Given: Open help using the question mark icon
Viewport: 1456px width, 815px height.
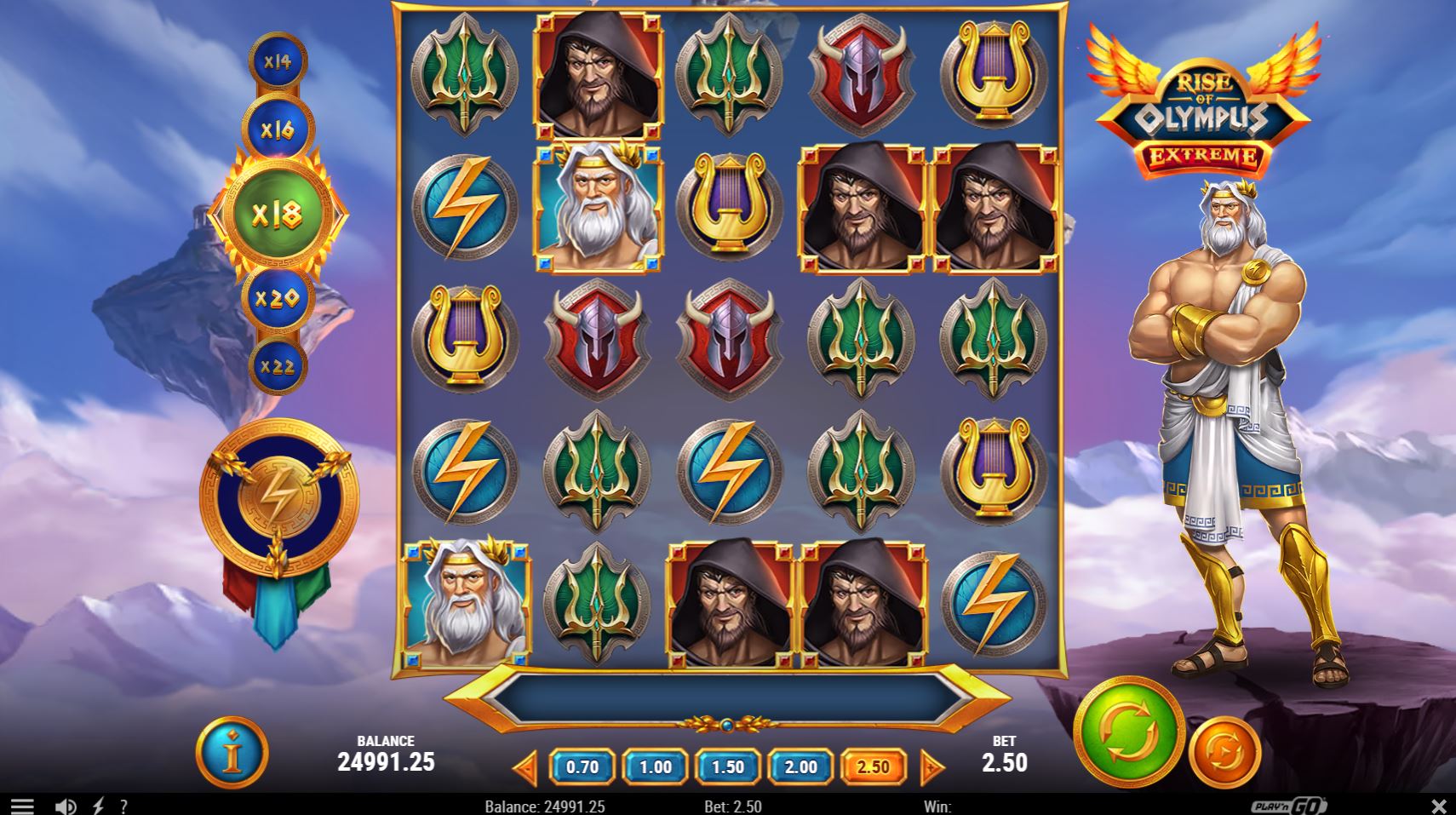Looking at the screenshot, I should click(x=123, y=804).
